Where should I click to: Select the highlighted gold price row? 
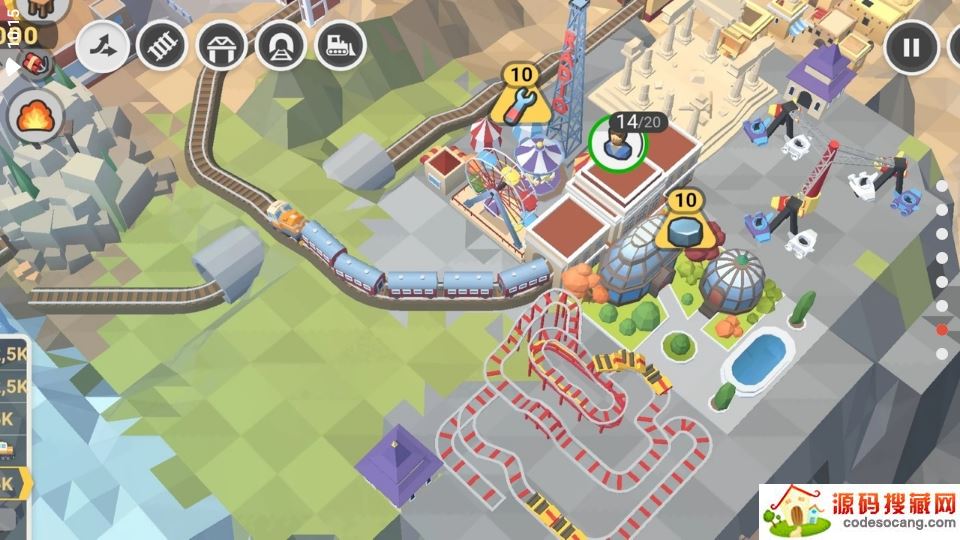14,484
